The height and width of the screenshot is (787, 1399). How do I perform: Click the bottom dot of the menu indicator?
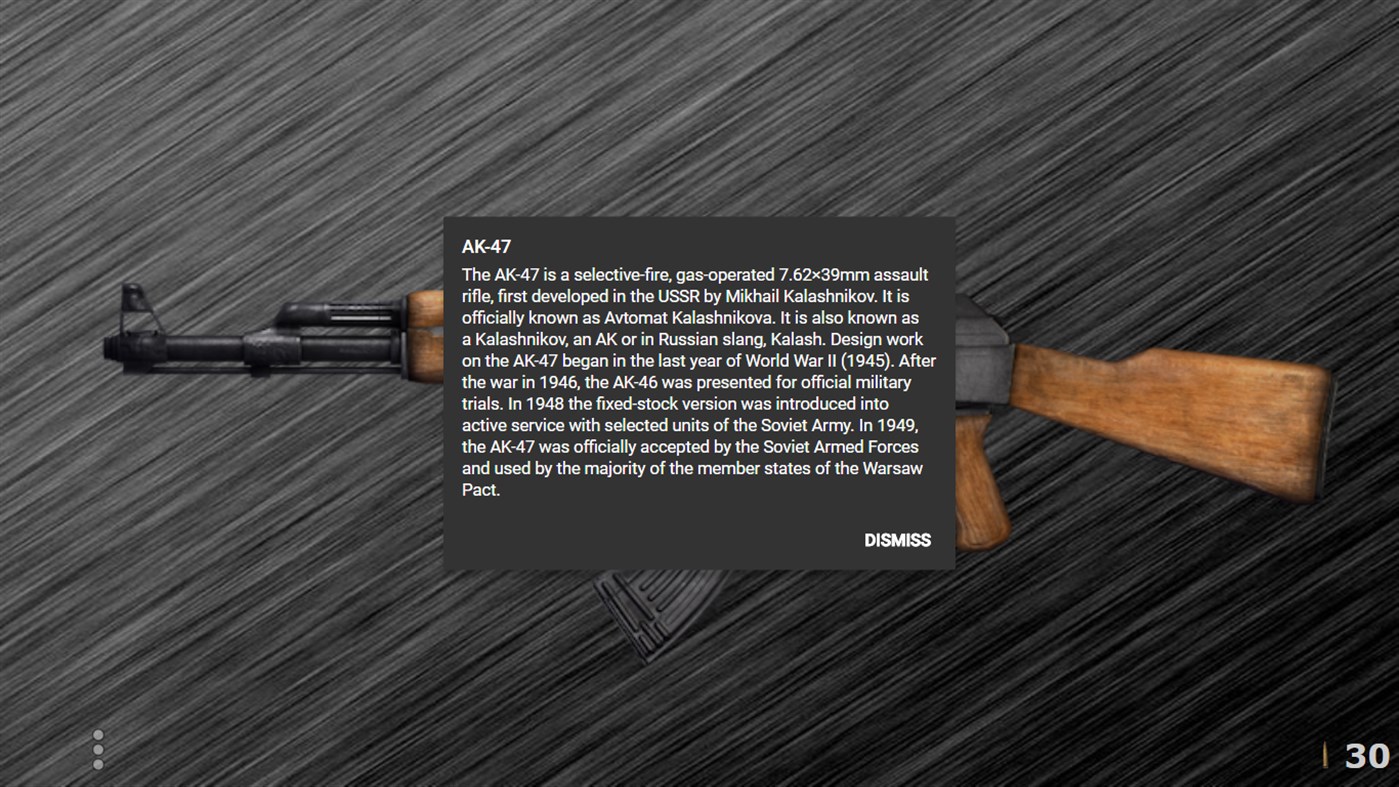point(98,764)
